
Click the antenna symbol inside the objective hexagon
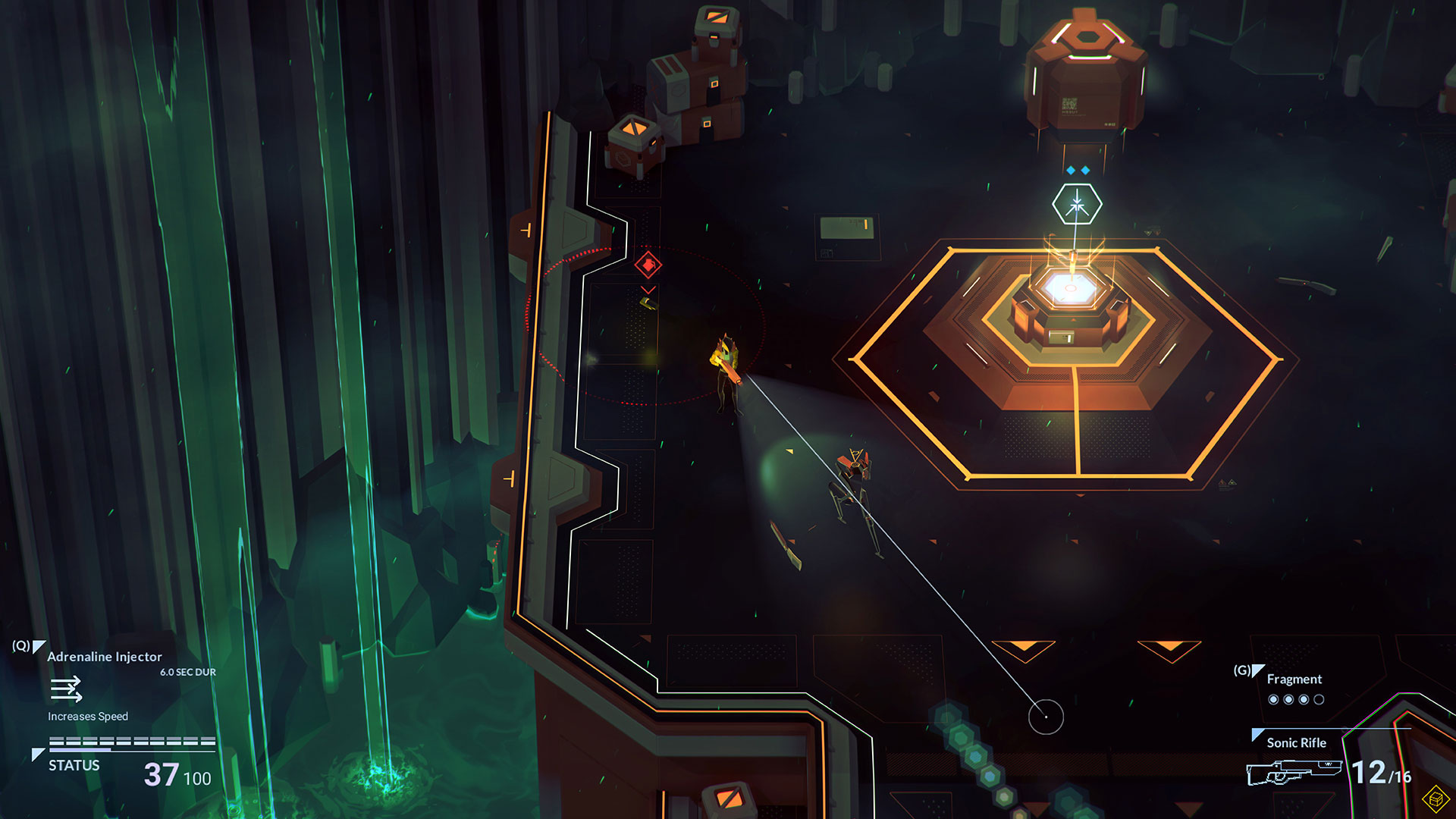pos(1077,206)
